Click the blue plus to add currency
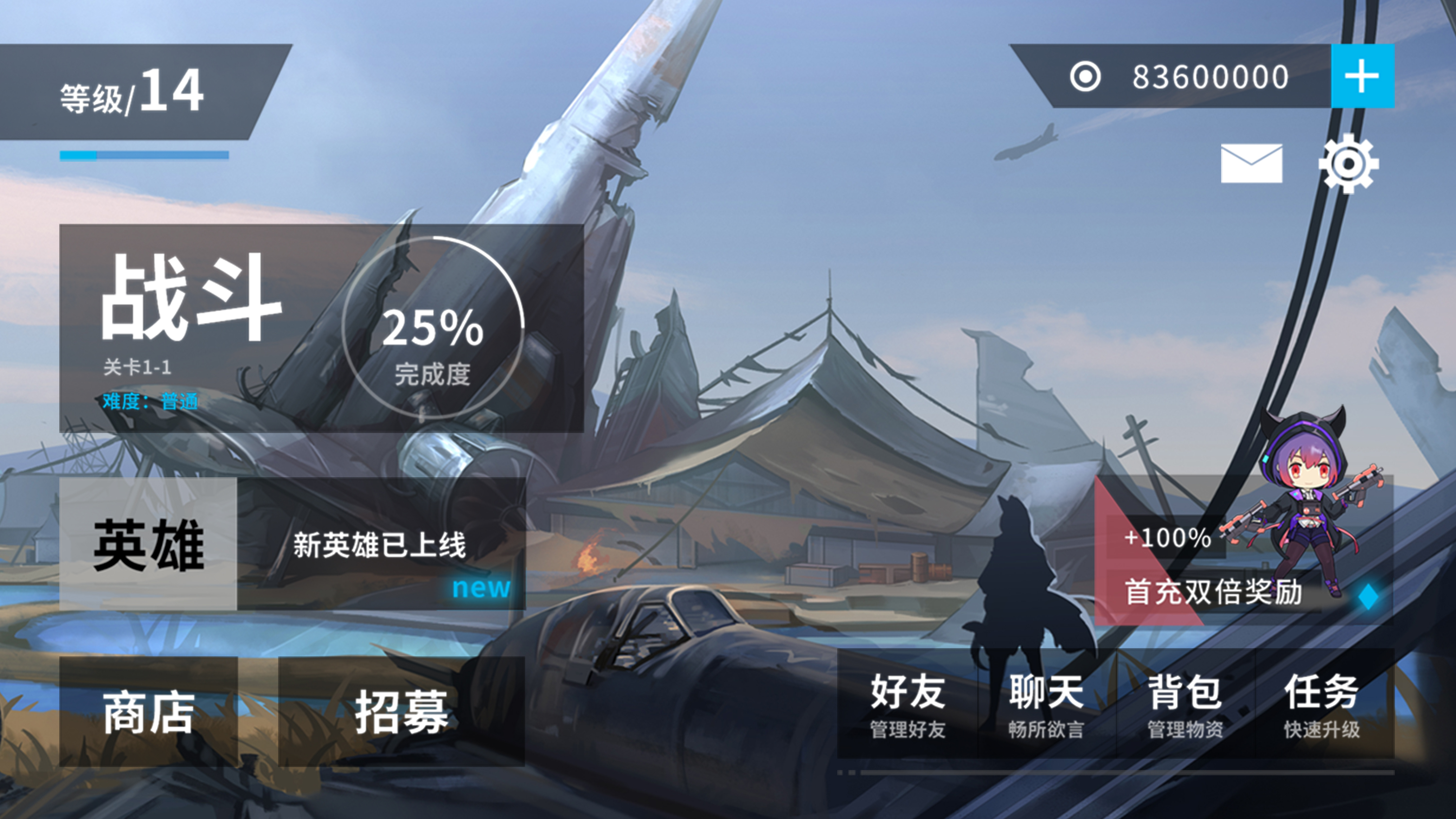This screenshot has width=1456, height=819. [x=1362, y=76]
